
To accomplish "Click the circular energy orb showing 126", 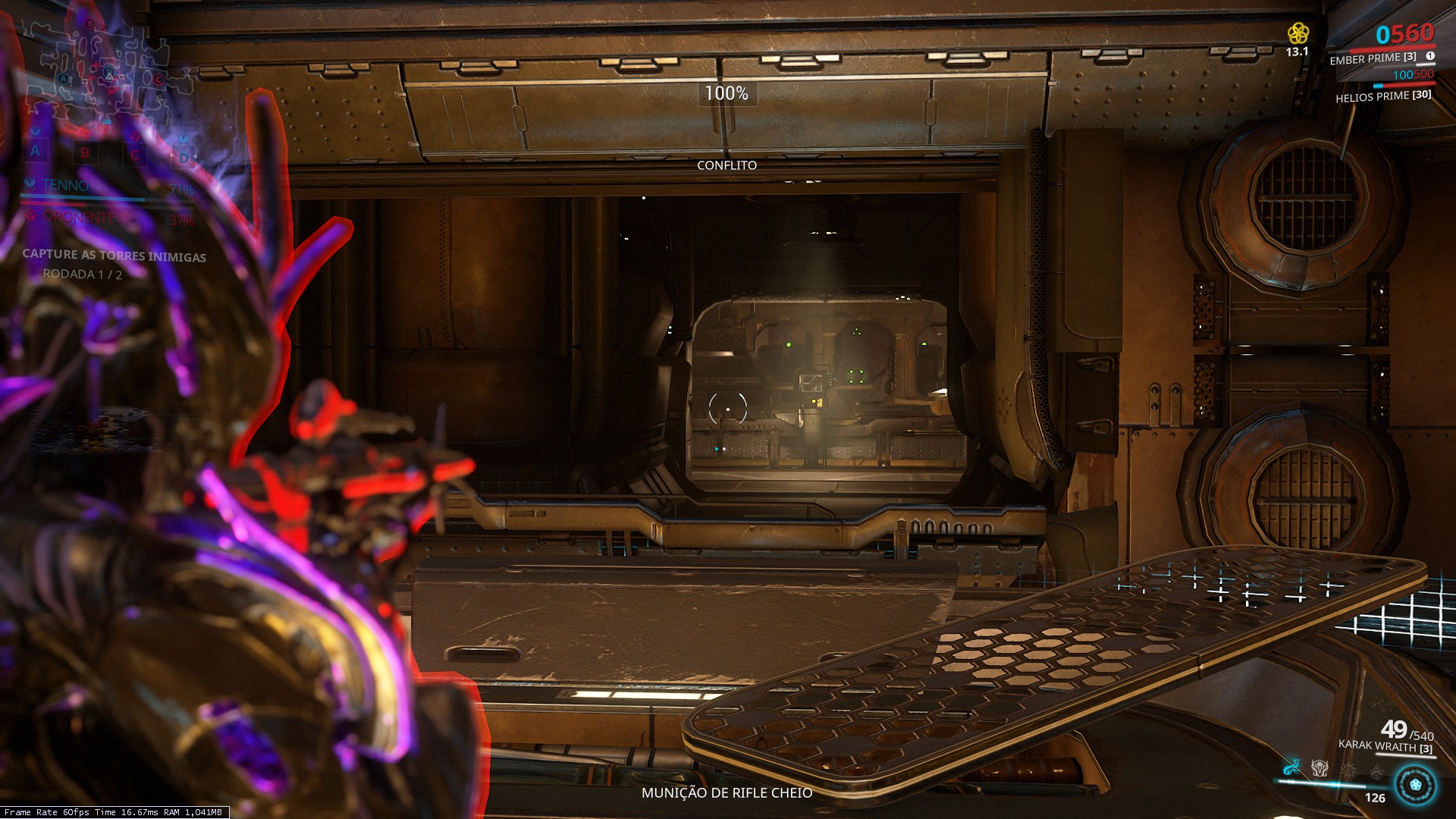I will tap(1415, 785).
